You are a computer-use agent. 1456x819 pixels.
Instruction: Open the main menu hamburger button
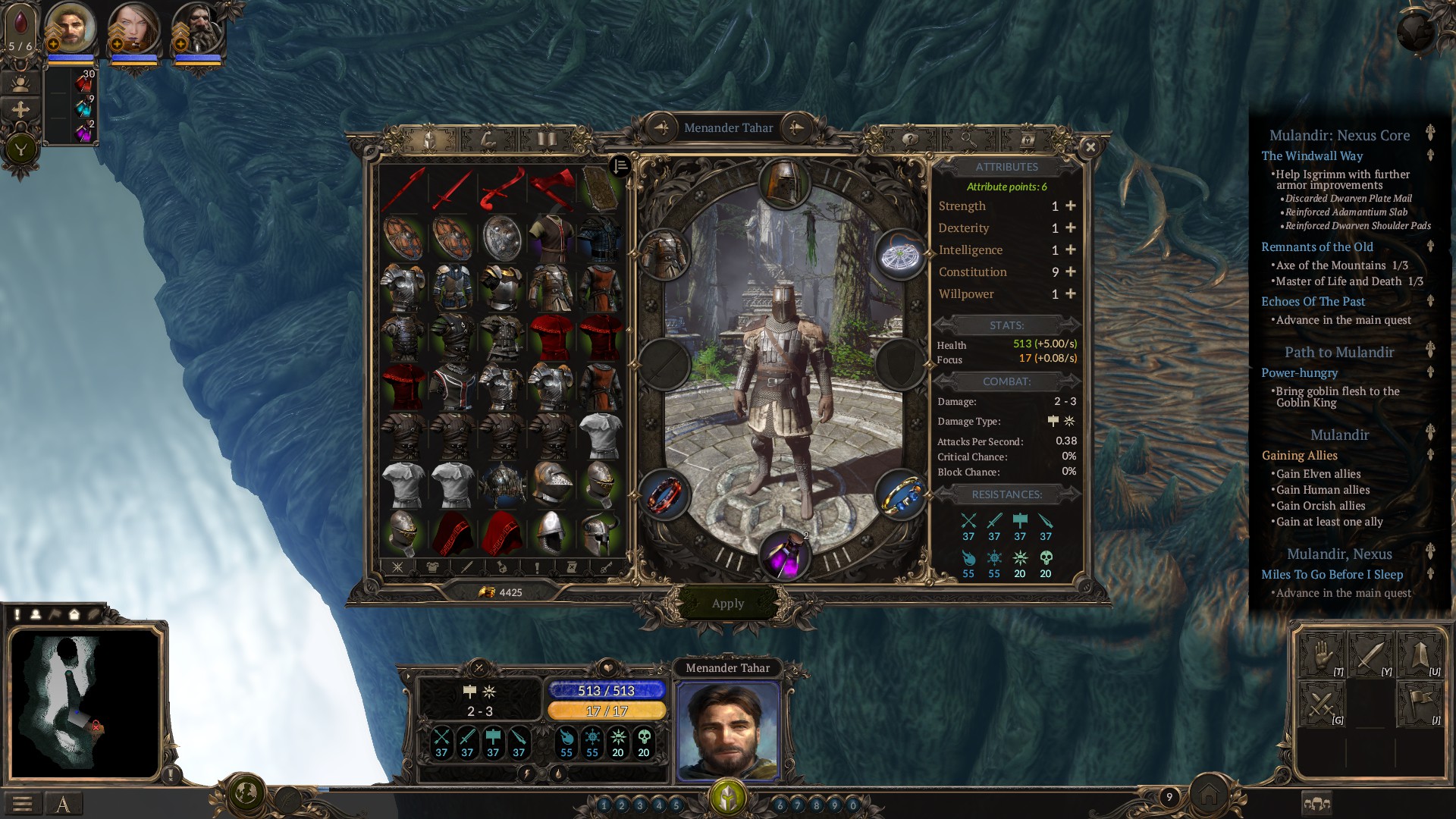22,804
